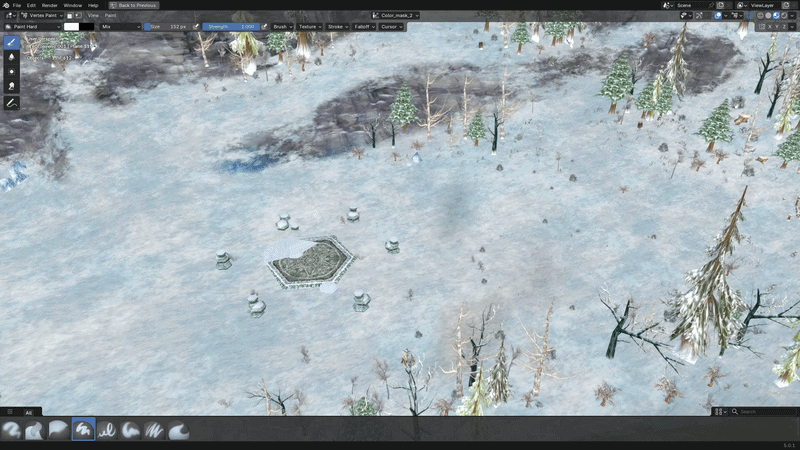Viewport: 800px width, 450px height.
Task: Open the Mix blend mode dropdown
Action: click(120, 27)
